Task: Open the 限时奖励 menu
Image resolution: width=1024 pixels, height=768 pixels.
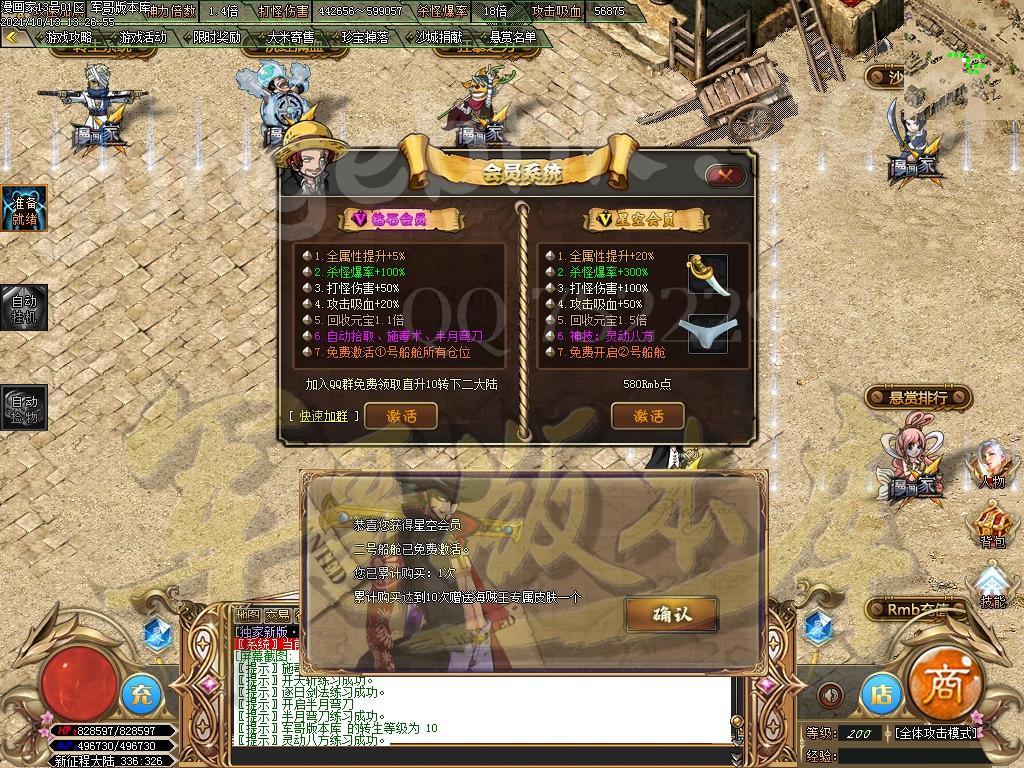Action: (x=216, y=38)
